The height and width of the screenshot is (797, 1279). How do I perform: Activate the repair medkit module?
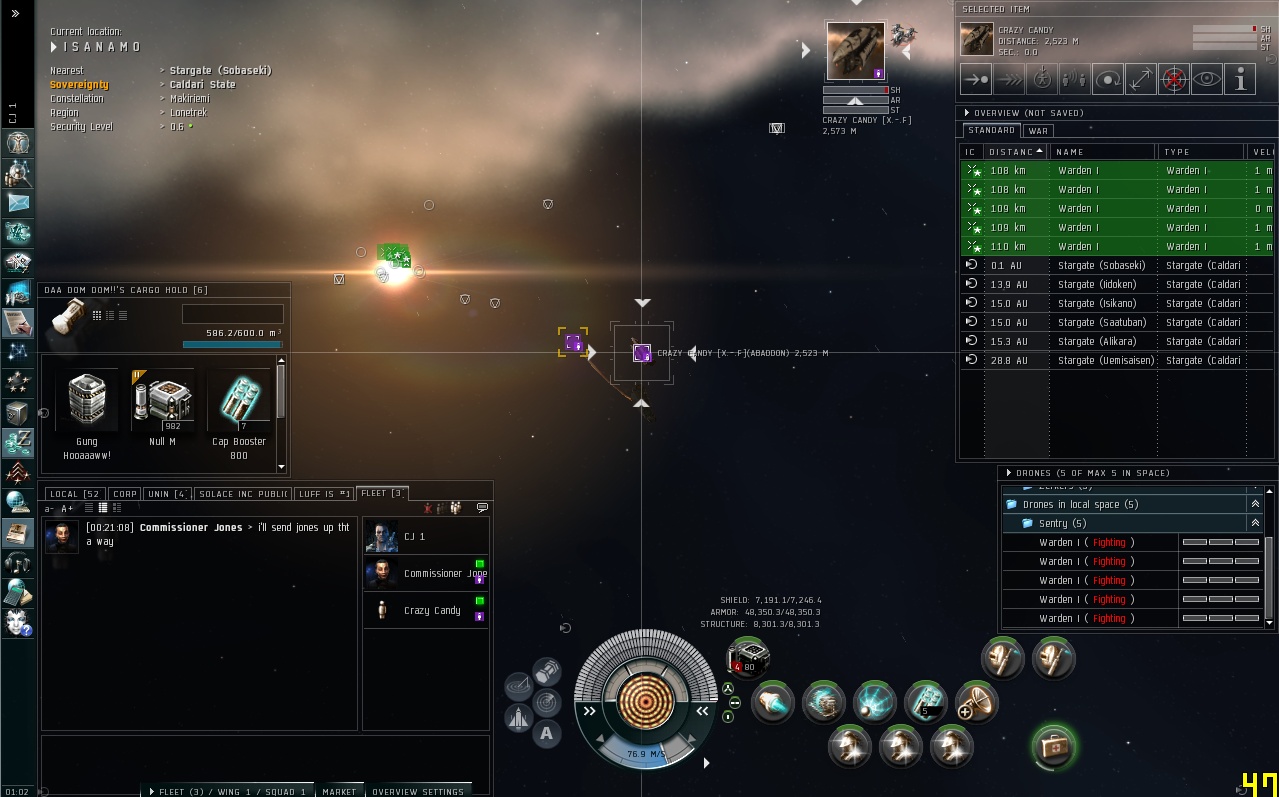(1053, 746)
